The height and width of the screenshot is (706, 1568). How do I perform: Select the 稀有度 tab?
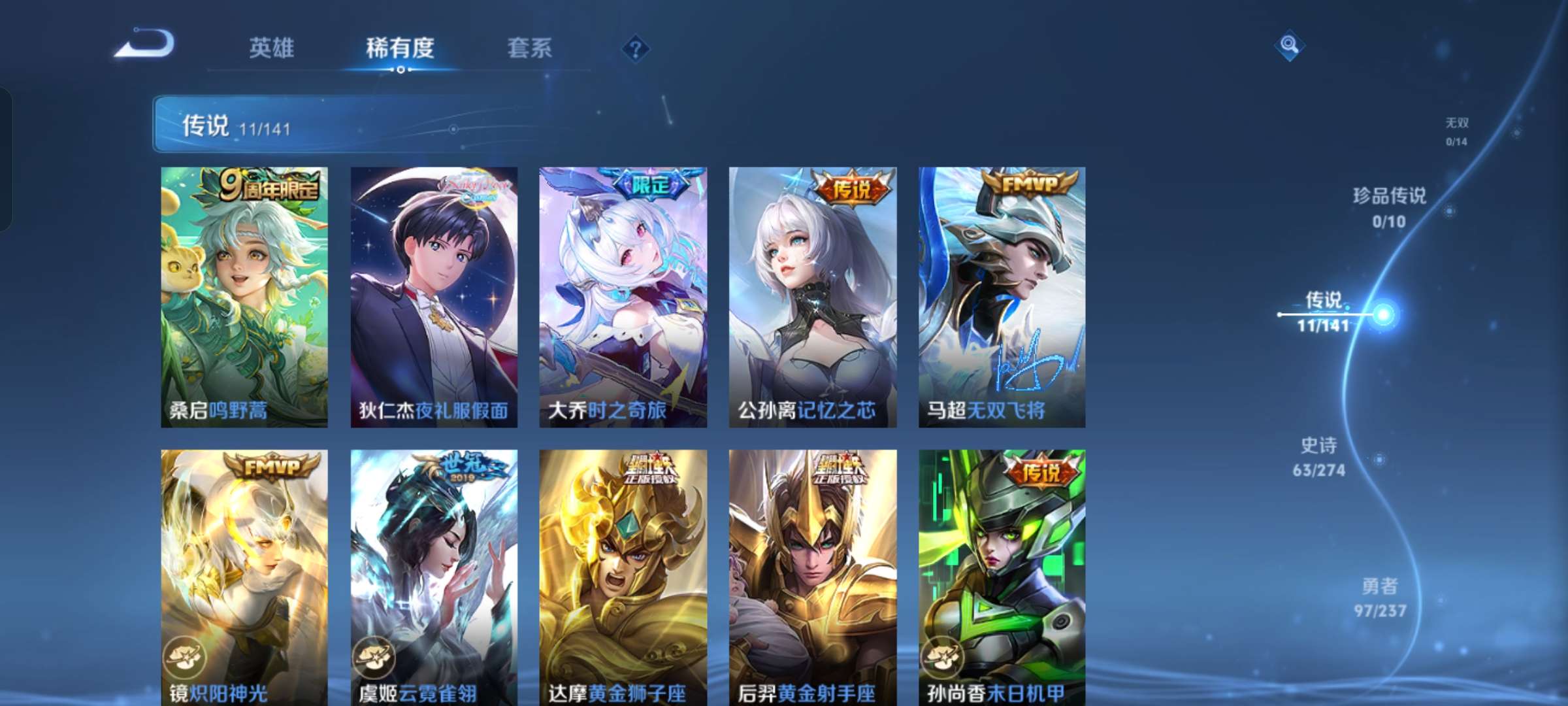click(x=401, y=48)
